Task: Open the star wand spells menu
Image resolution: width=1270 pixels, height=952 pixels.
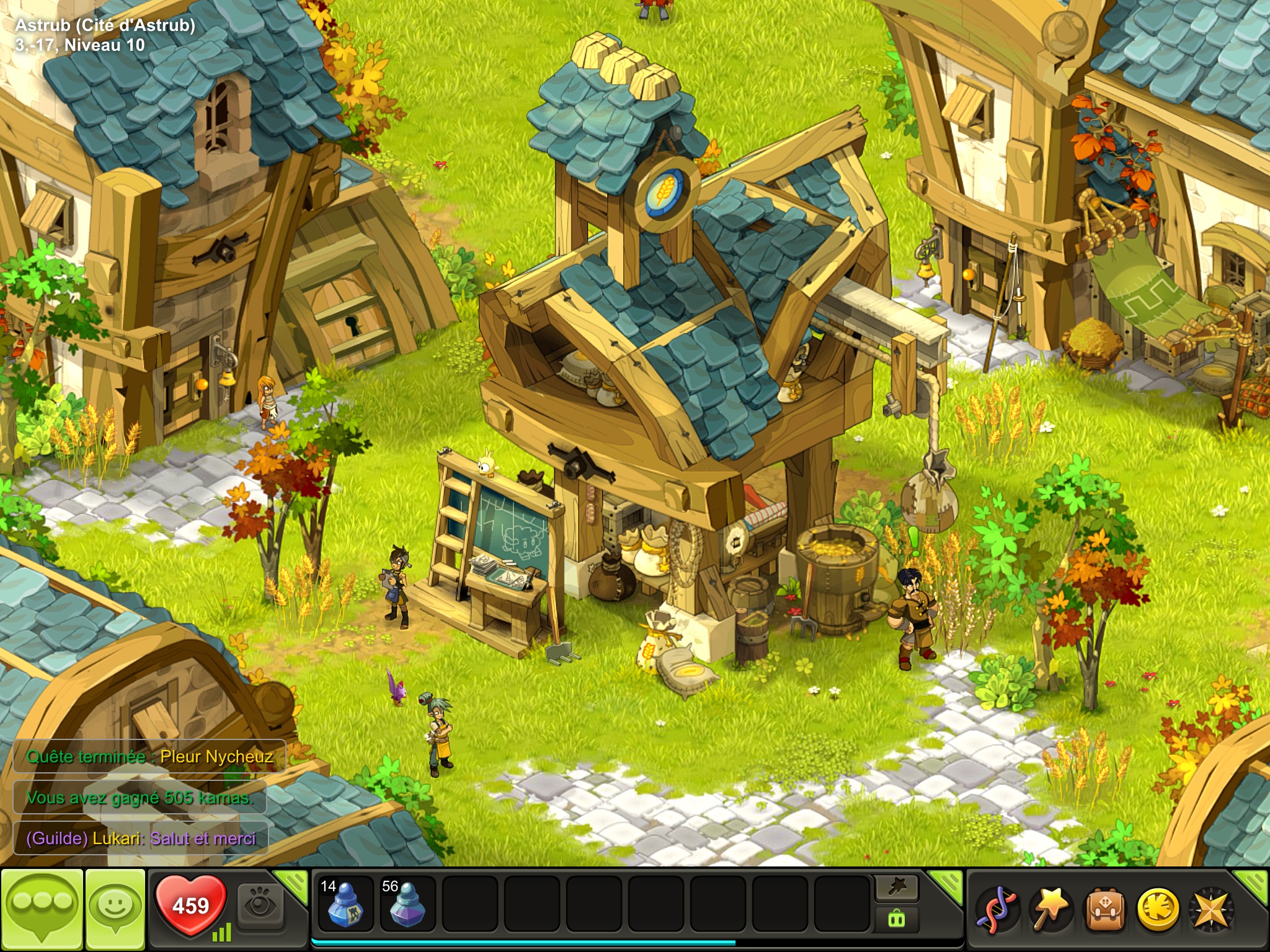Action: 1049,910
